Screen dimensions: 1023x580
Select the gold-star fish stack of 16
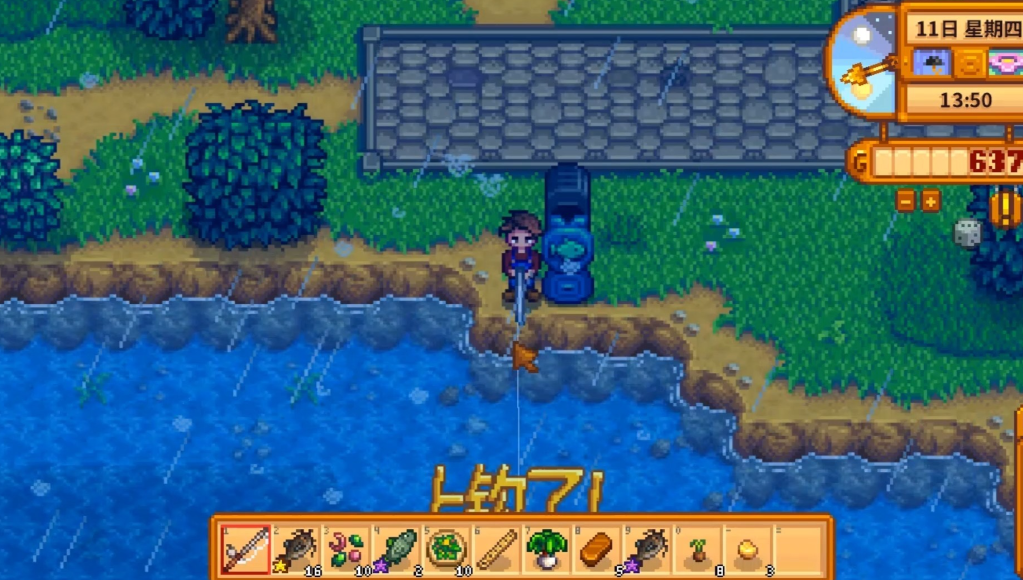pyautogui.click(x=296, y=549)
